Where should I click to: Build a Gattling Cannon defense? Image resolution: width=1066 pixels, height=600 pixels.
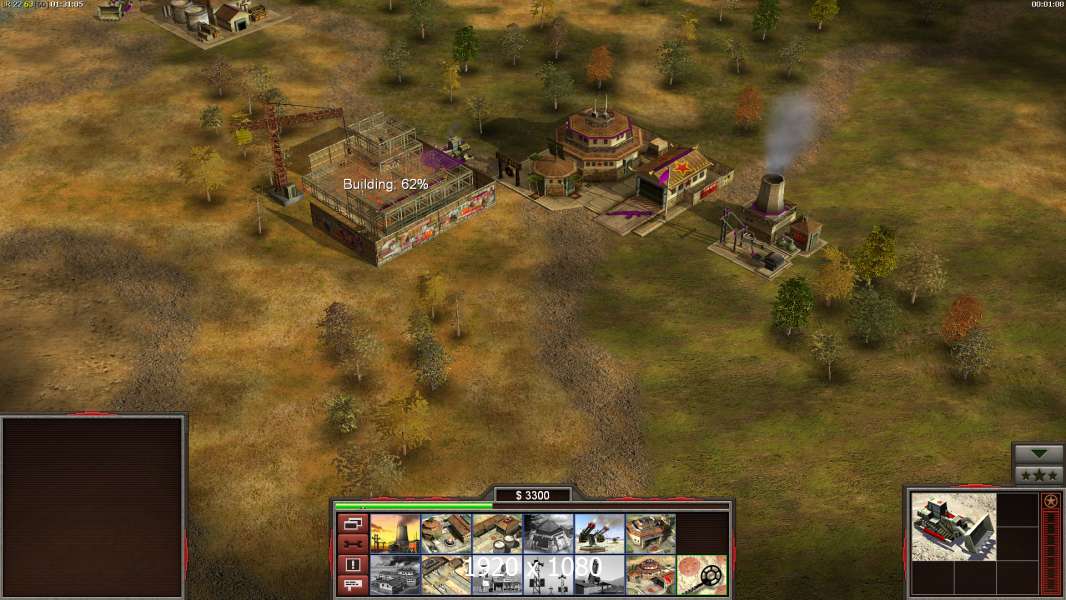coord(599,534)
